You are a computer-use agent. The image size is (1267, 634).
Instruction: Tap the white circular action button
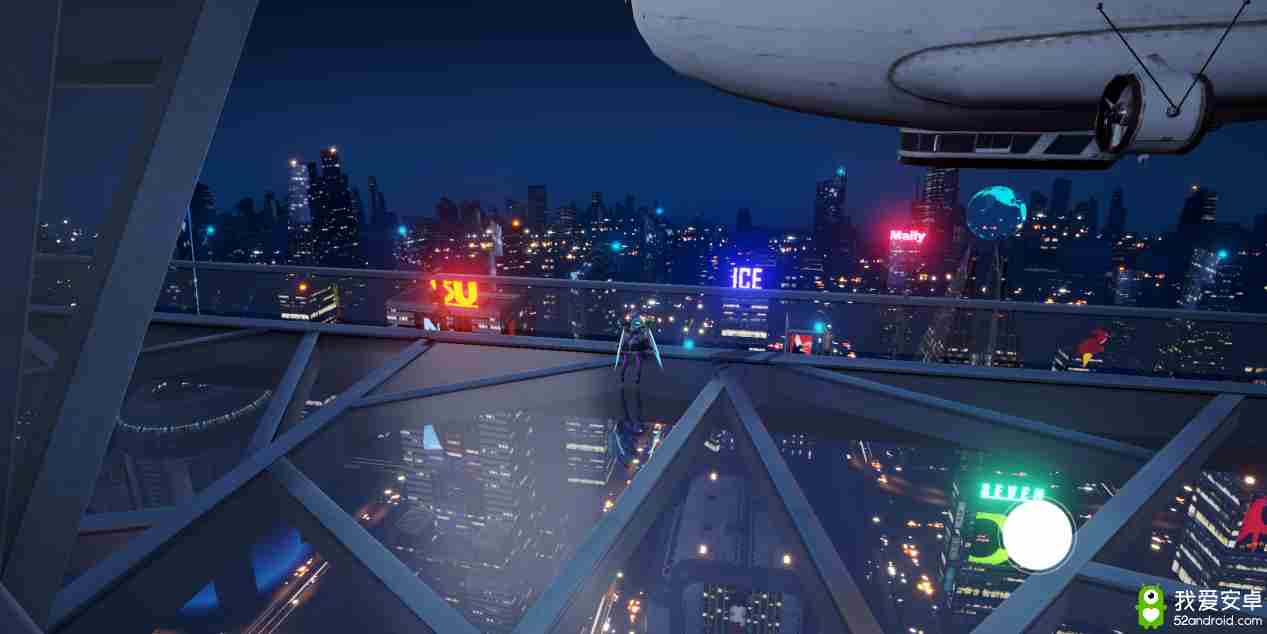1037,535
